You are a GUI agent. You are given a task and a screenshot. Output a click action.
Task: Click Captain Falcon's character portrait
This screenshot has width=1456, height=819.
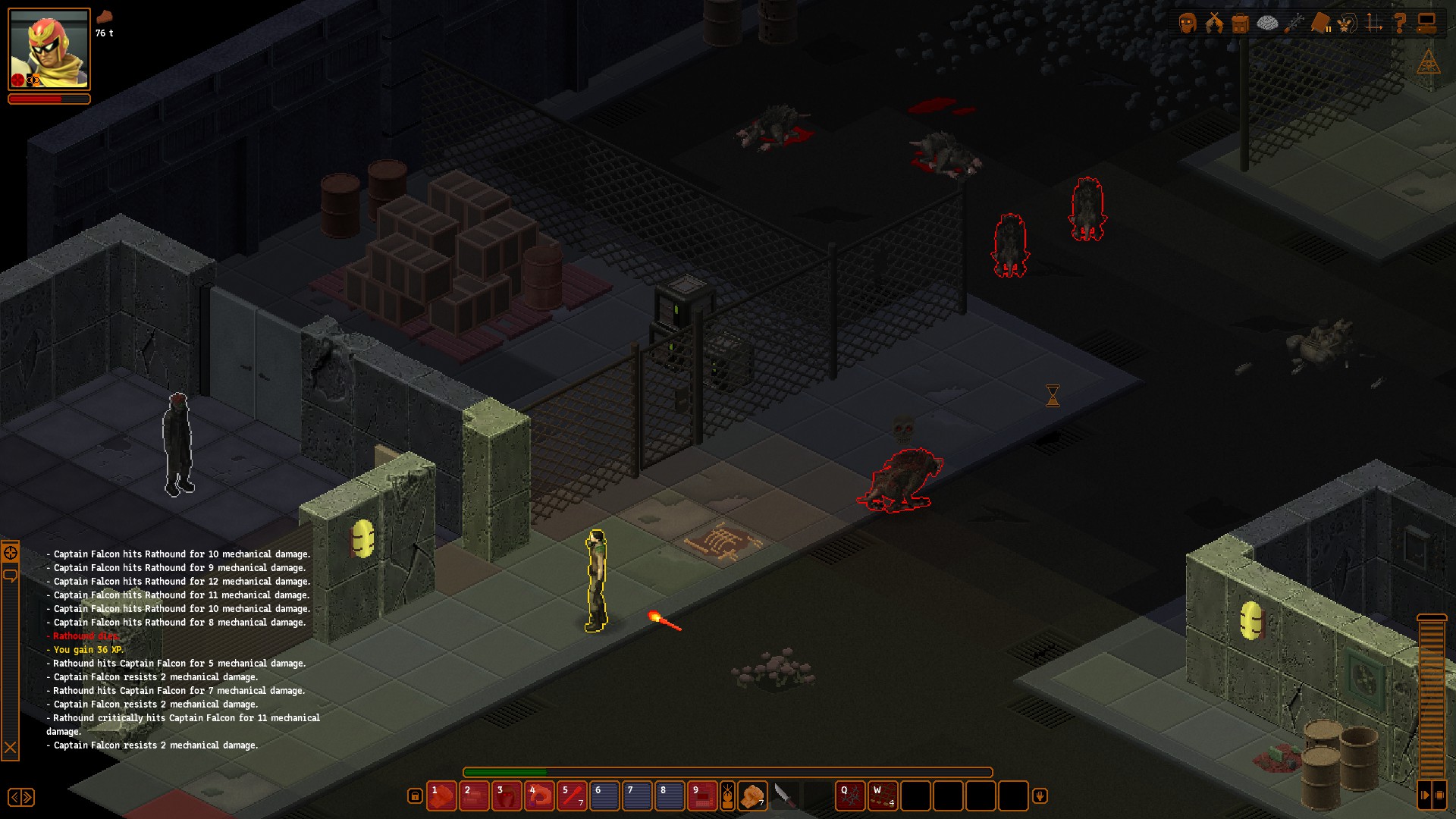coord(49,49)
